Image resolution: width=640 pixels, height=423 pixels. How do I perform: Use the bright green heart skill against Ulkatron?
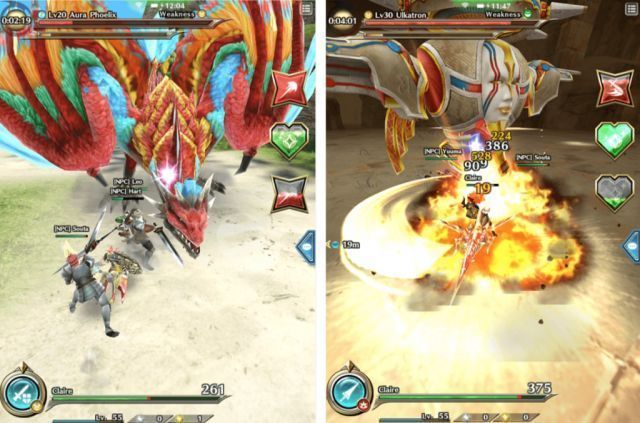click(615, 139)
